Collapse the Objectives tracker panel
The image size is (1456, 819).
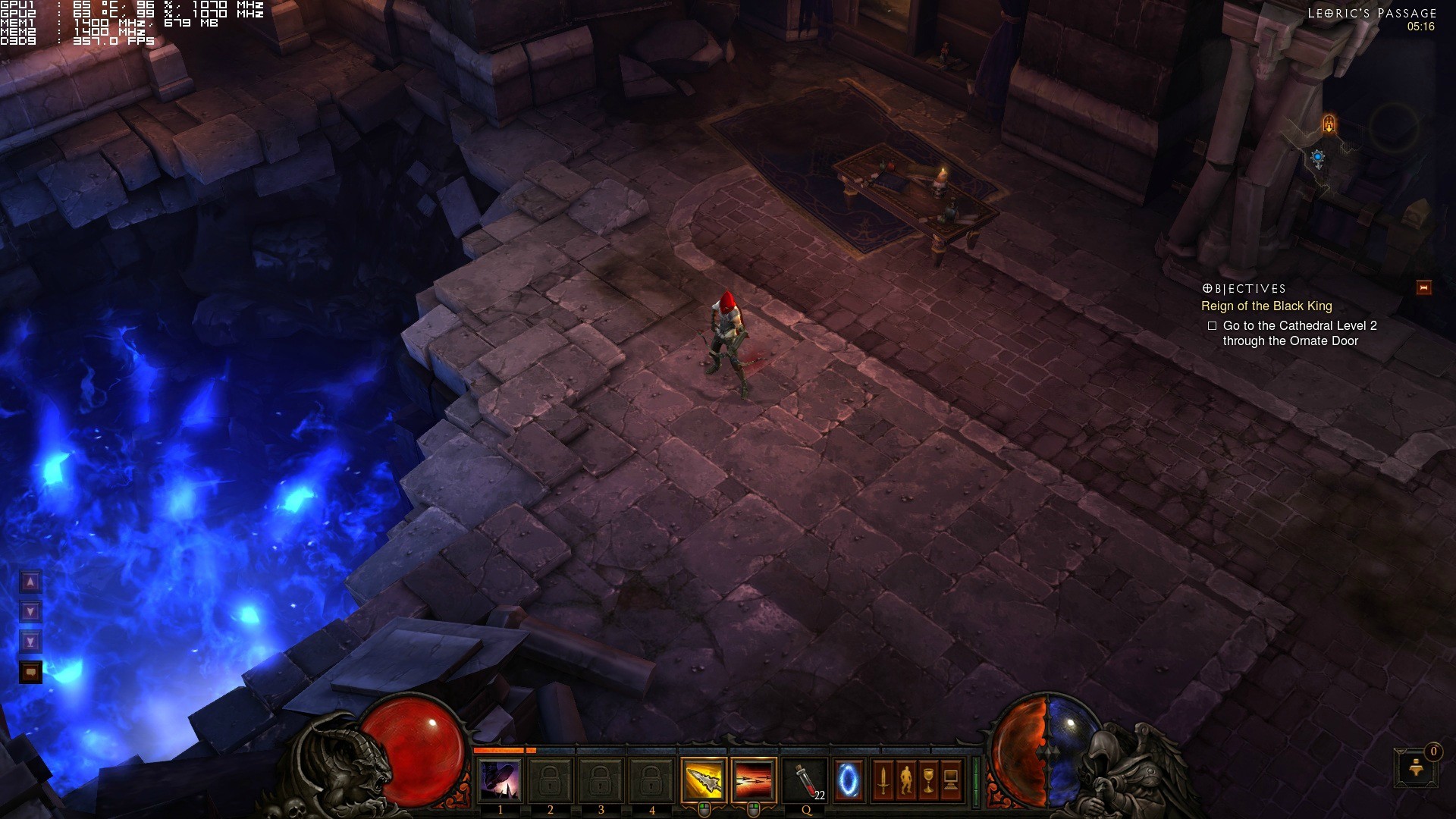[1423, 287]
